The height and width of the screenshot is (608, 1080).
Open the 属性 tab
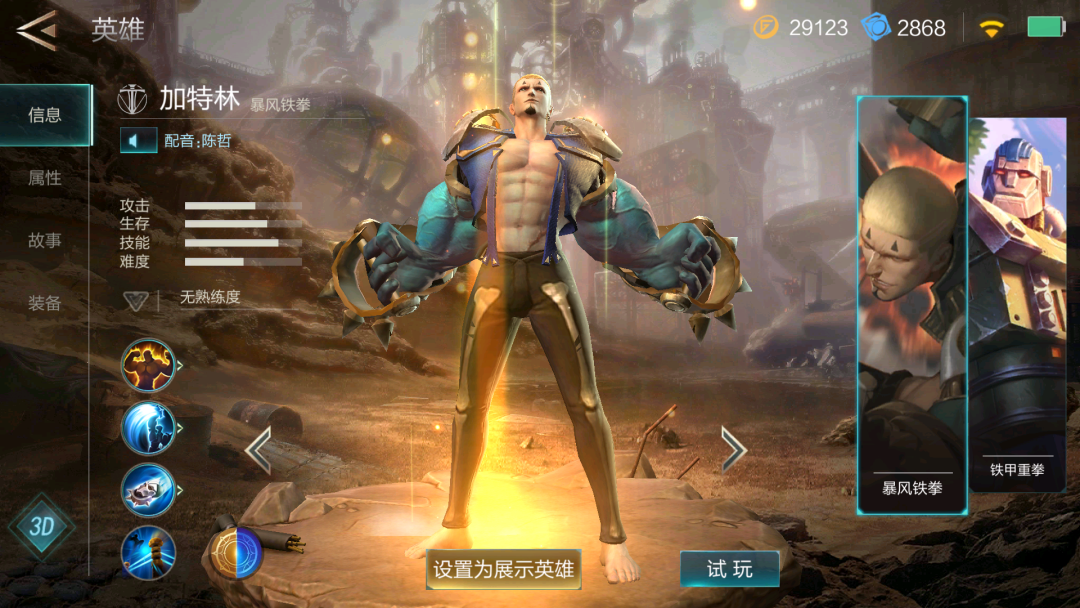coord(45,178)
